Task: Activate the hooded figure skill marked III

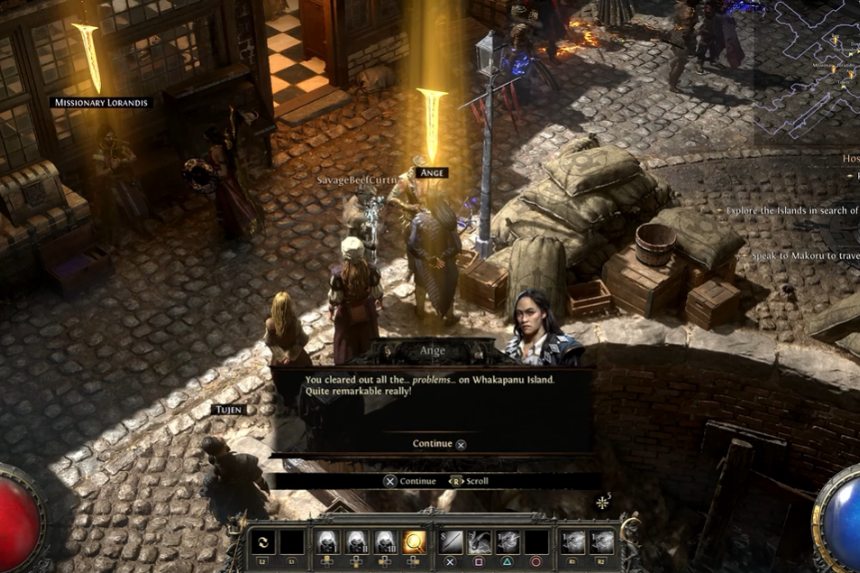Action: click(x=384, y=542)
